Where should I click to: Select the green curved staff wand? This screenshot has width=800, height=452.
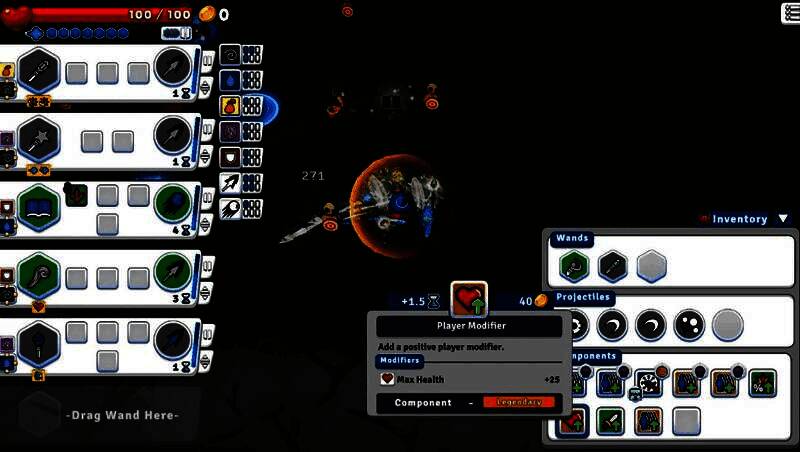(x=39, y=272)
